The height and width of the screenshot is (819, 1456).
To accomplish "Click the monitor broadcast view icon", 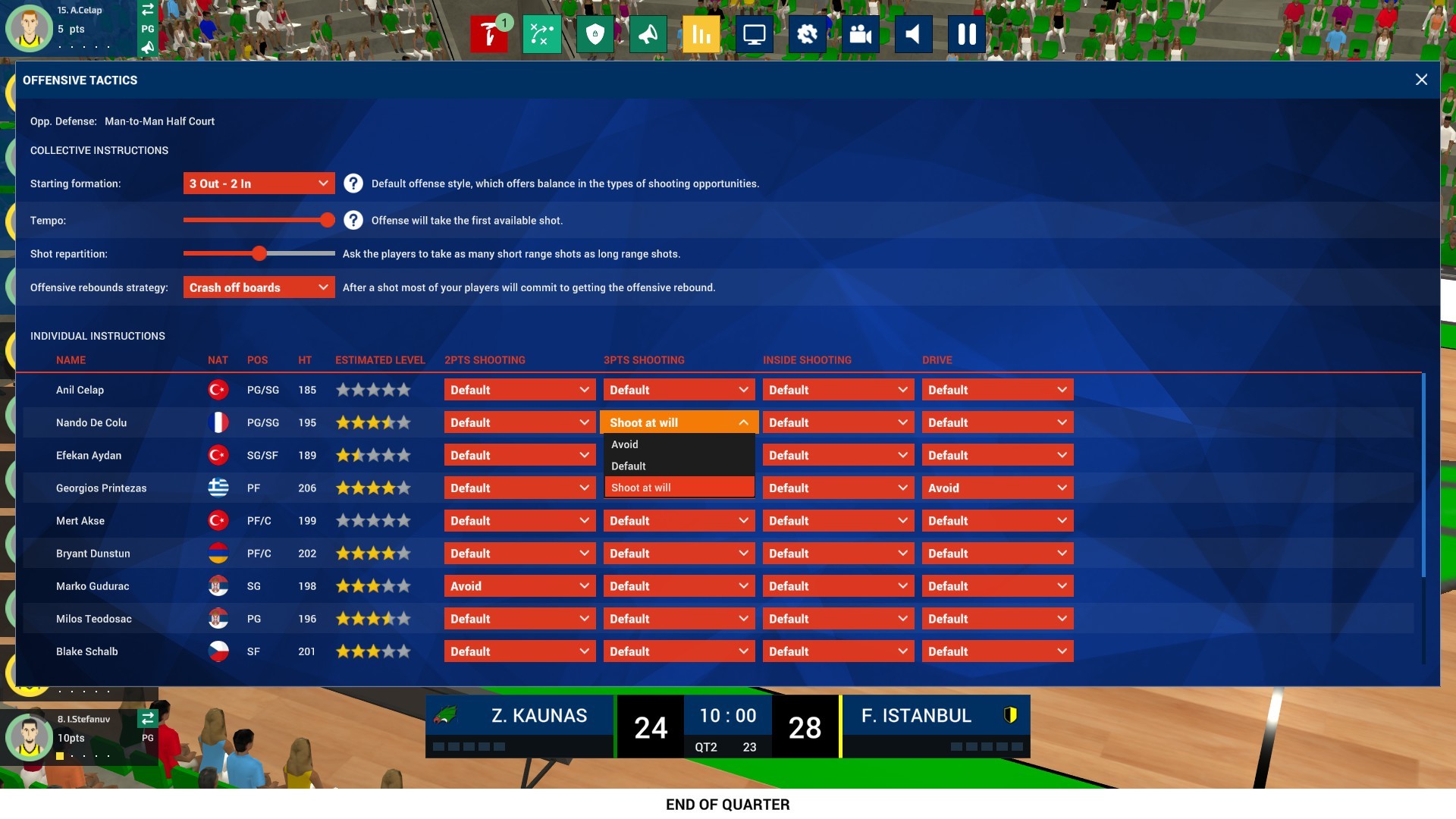I will pos(755,33).
